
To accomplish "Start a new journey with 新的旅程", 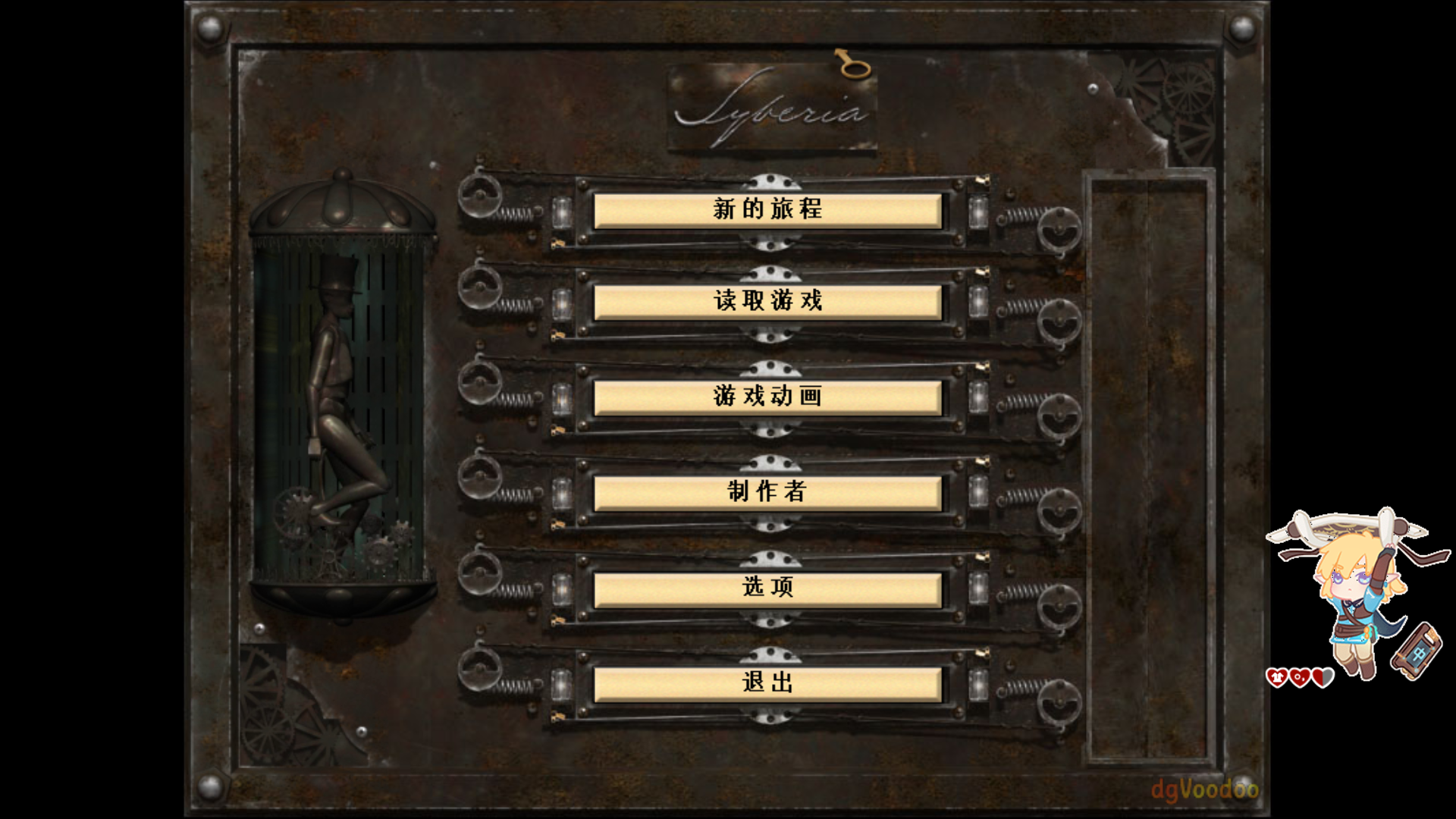I will (767, 210).
